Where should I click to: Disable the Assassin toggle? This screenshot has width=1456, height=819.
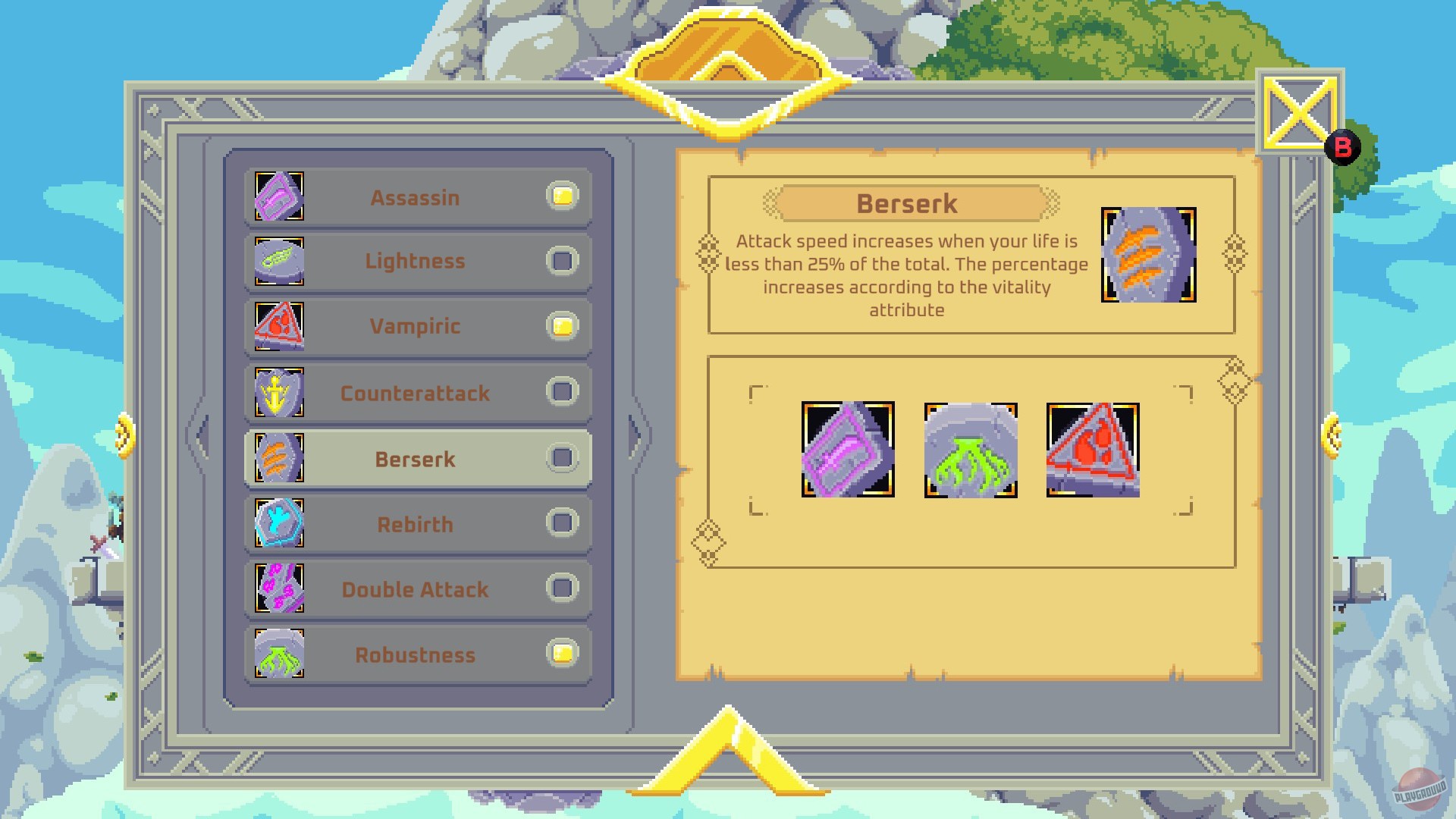[x=561, y=196]
